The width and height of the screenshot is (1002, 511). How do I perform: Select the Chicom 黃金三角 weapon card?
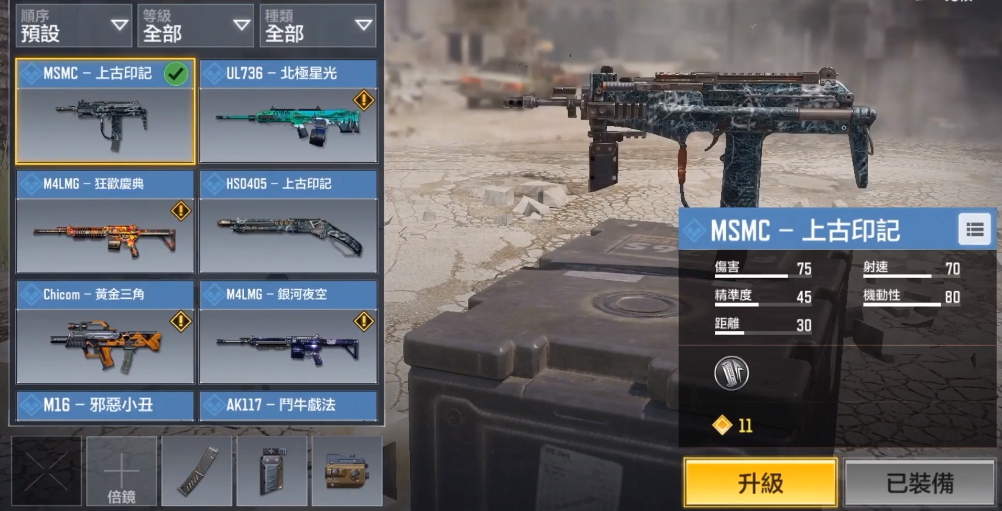coord(105,332)
